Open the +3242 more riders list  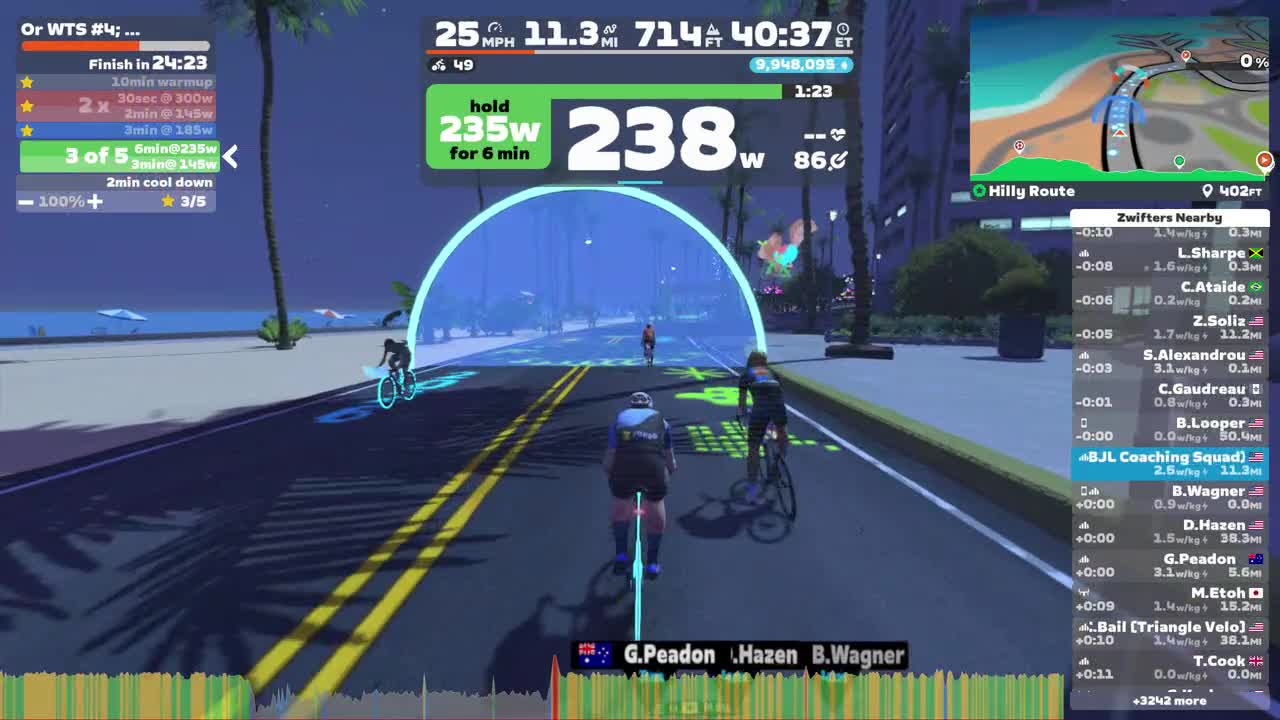[x=1171, y=701]
